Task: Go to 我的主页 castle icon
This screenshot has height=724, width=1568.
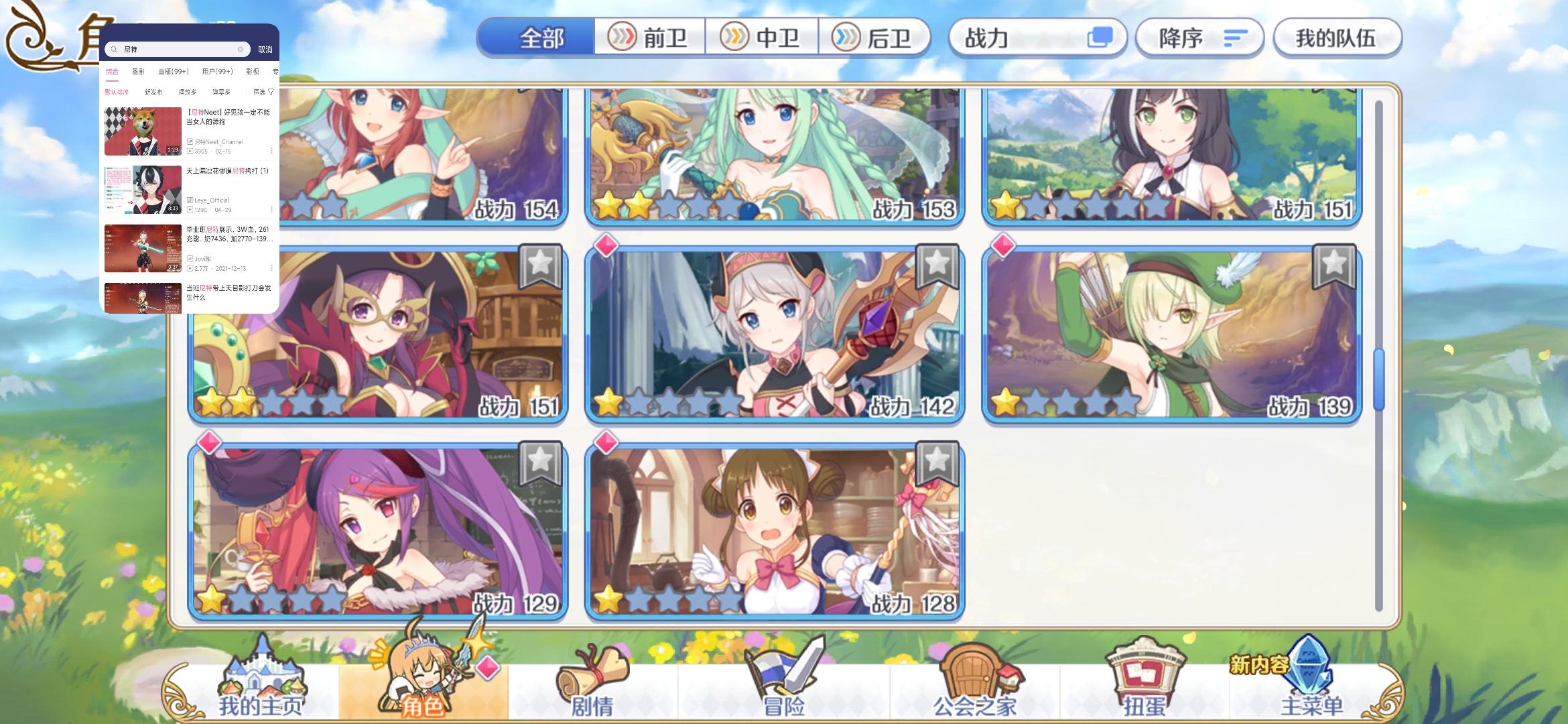Action: click(261, 670)
